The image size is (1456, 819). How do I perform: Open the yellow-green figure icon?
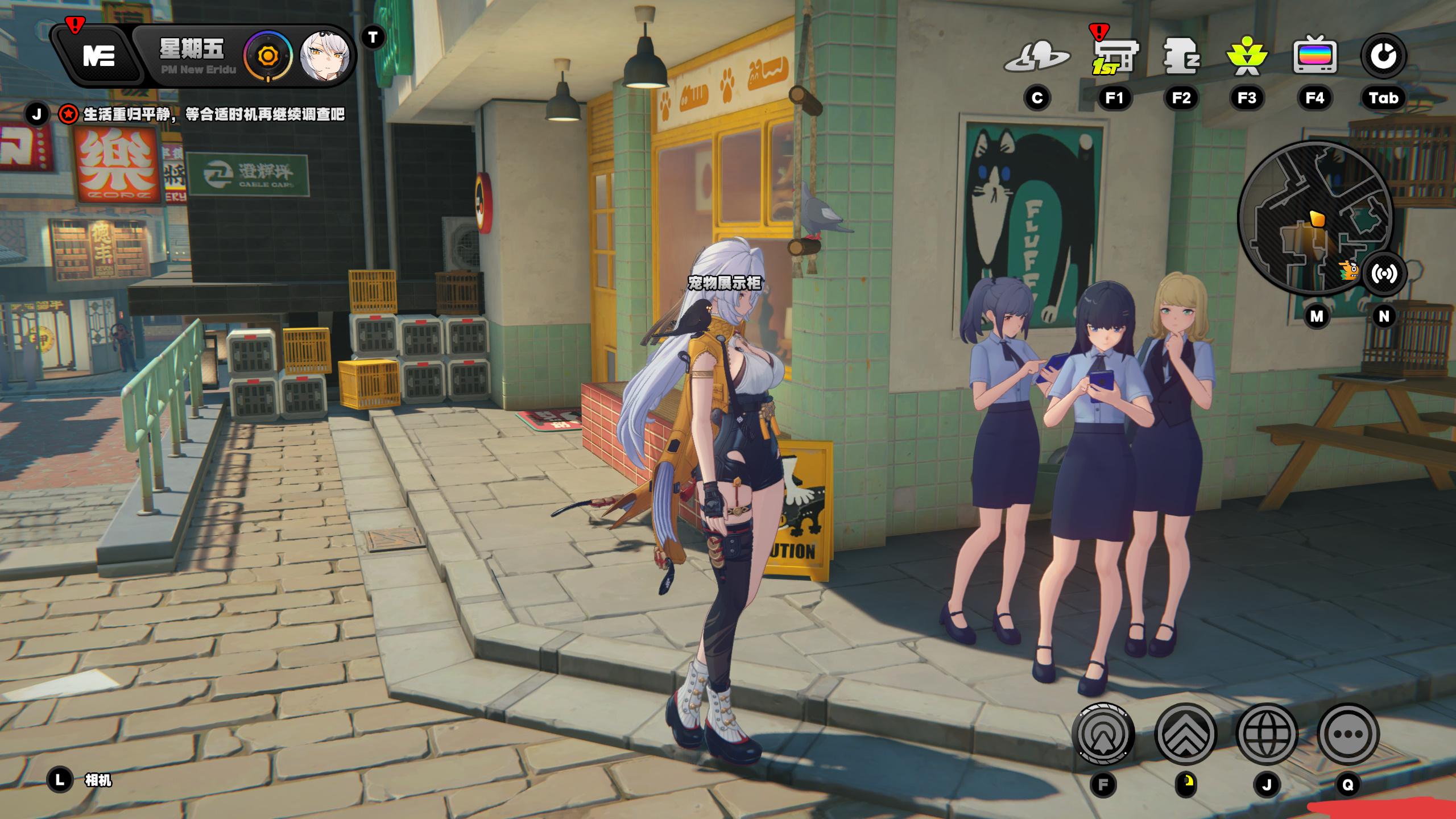1247,57
